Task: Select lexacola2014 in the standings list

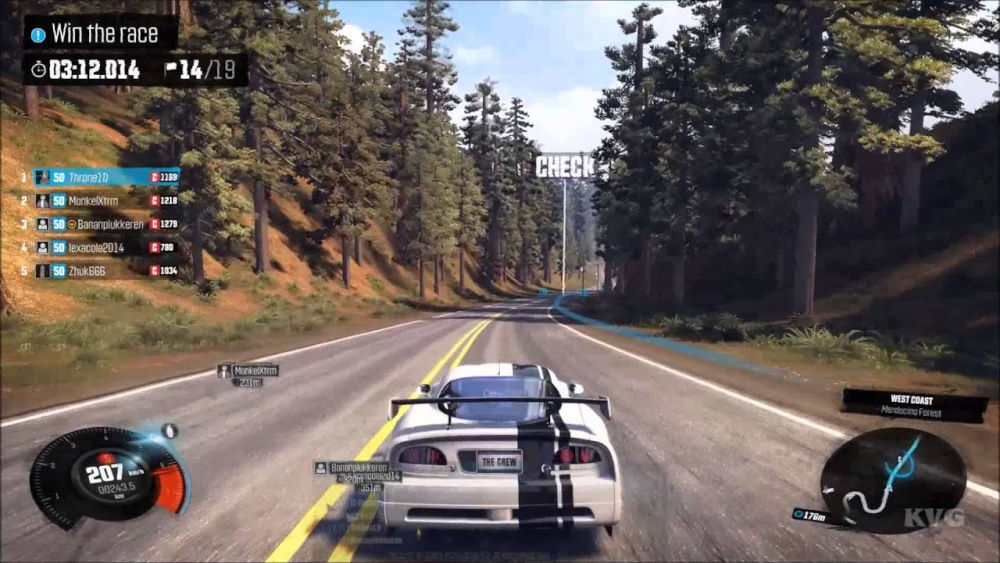Action: (x=107, y=247)
